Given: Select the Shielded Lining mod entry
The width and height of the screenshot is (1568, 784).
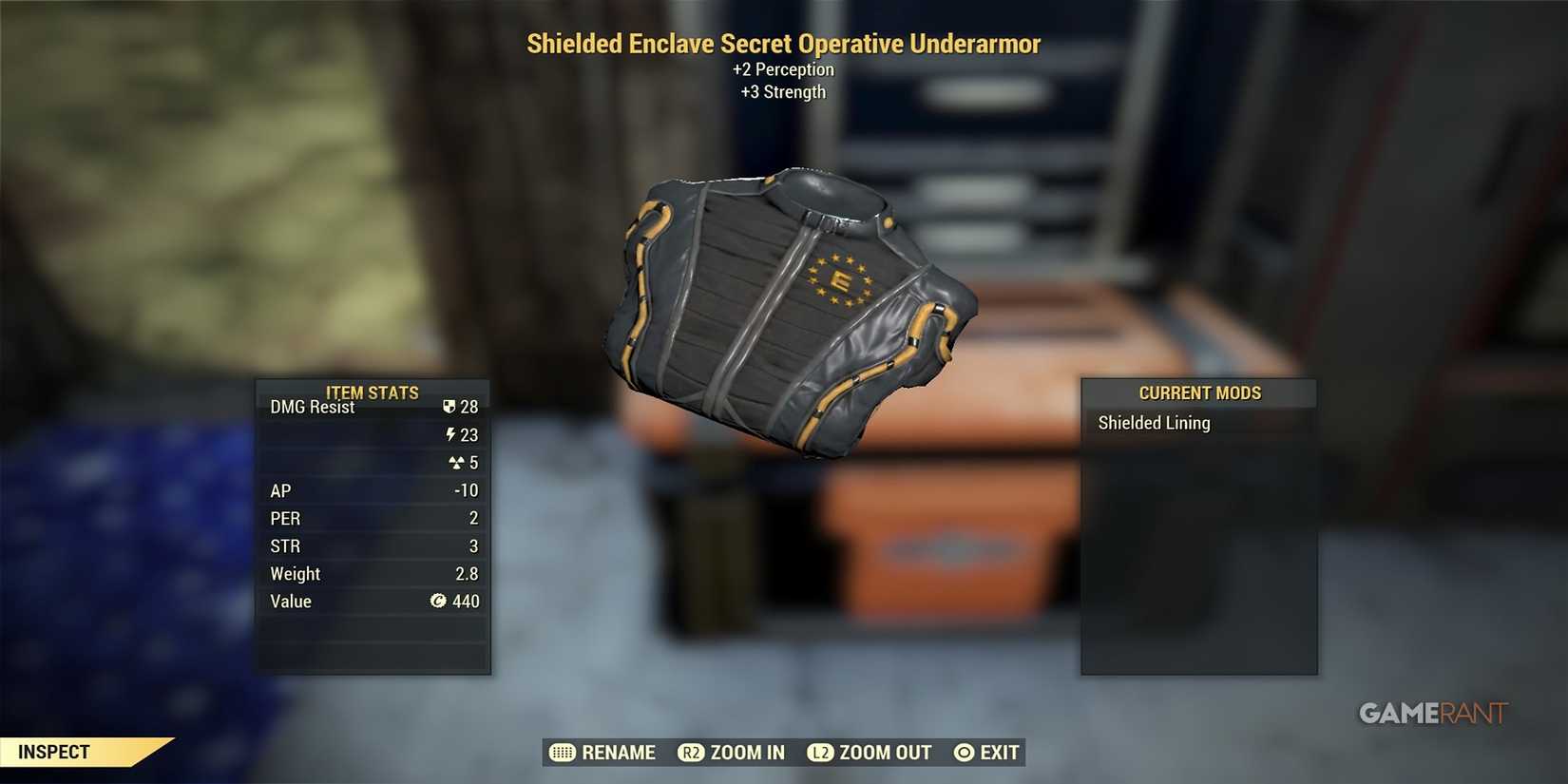Looking at the screenshot, I should pyautogui.click(x=1153, y=422).
